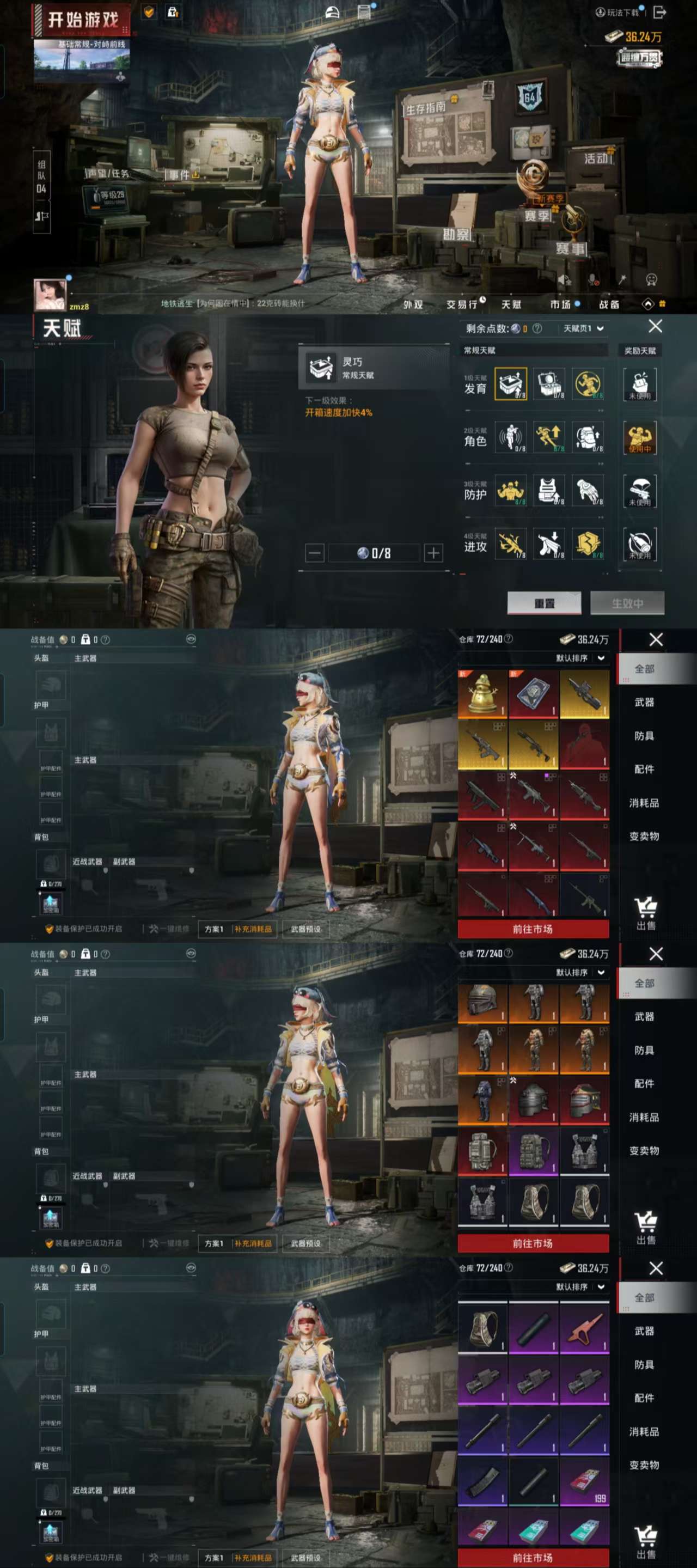Switch to the 天赋 tab in bottom navigation
Viewport: 697px width, 1568px height.
pyautogui.click(x=510, y=306)
